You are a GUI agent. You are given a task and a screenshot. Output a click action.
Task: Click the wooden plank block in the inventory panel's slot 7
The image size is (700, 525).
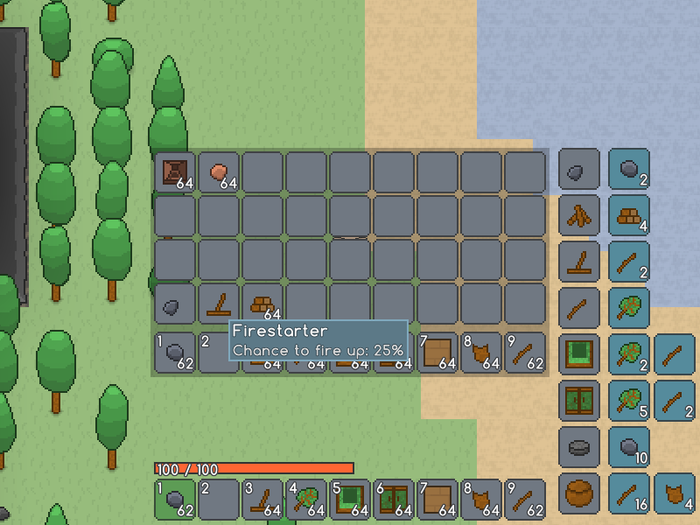[438, 352]
